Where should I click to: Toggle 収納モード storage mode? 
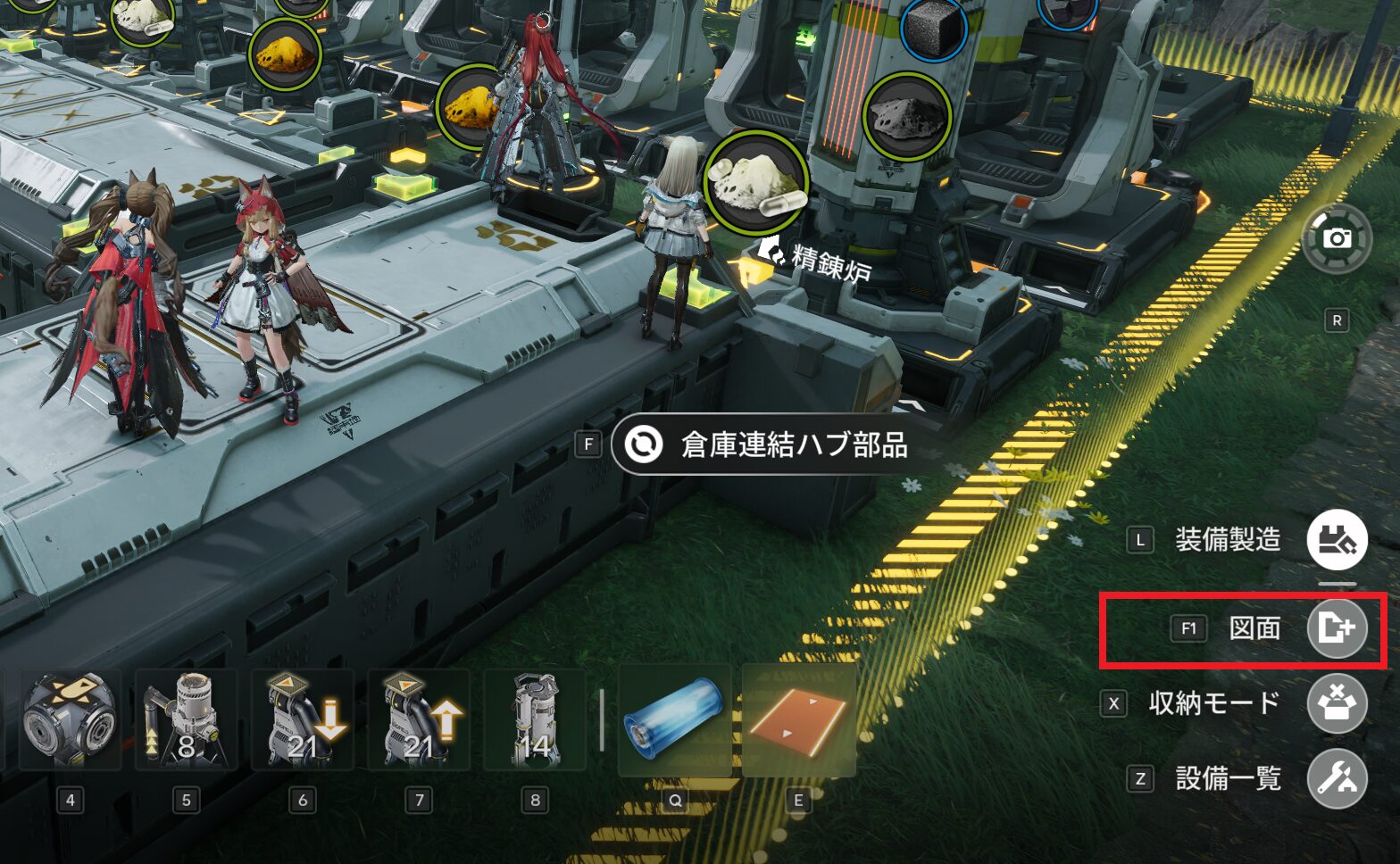tap(1337, 703)
